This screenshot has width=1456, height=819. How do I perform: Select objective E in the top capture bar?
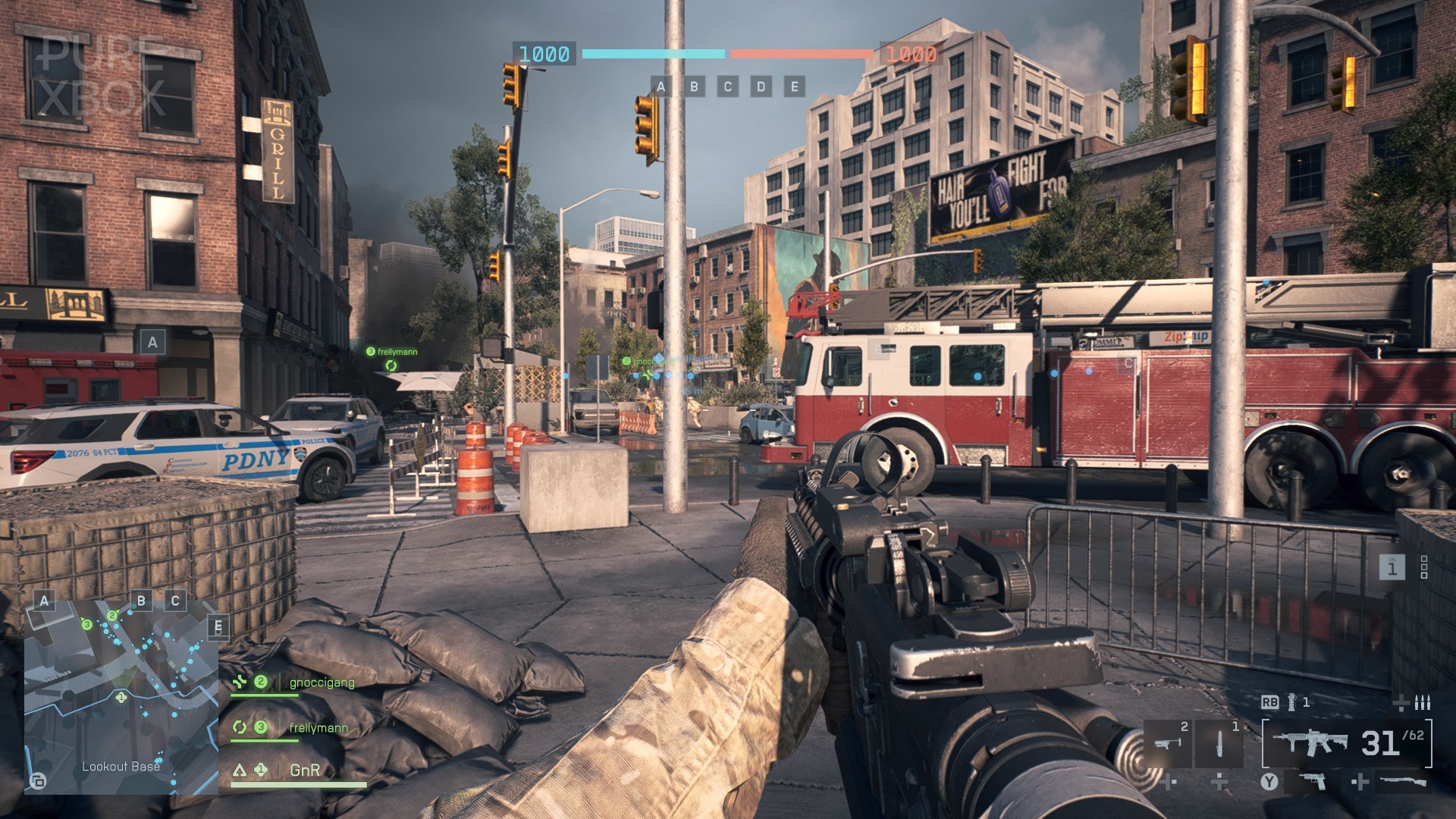click(795, 86)
